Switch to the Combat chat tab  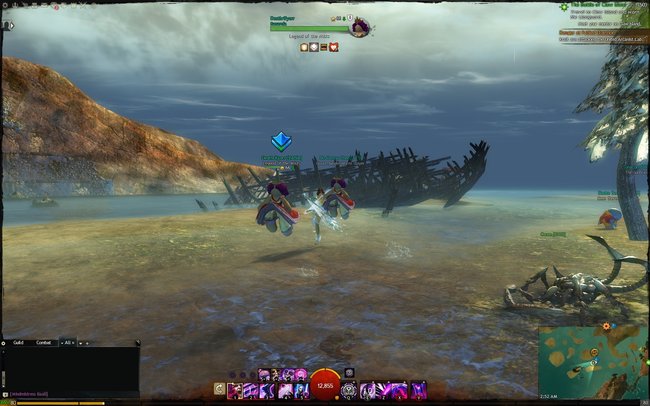(43, 343)
